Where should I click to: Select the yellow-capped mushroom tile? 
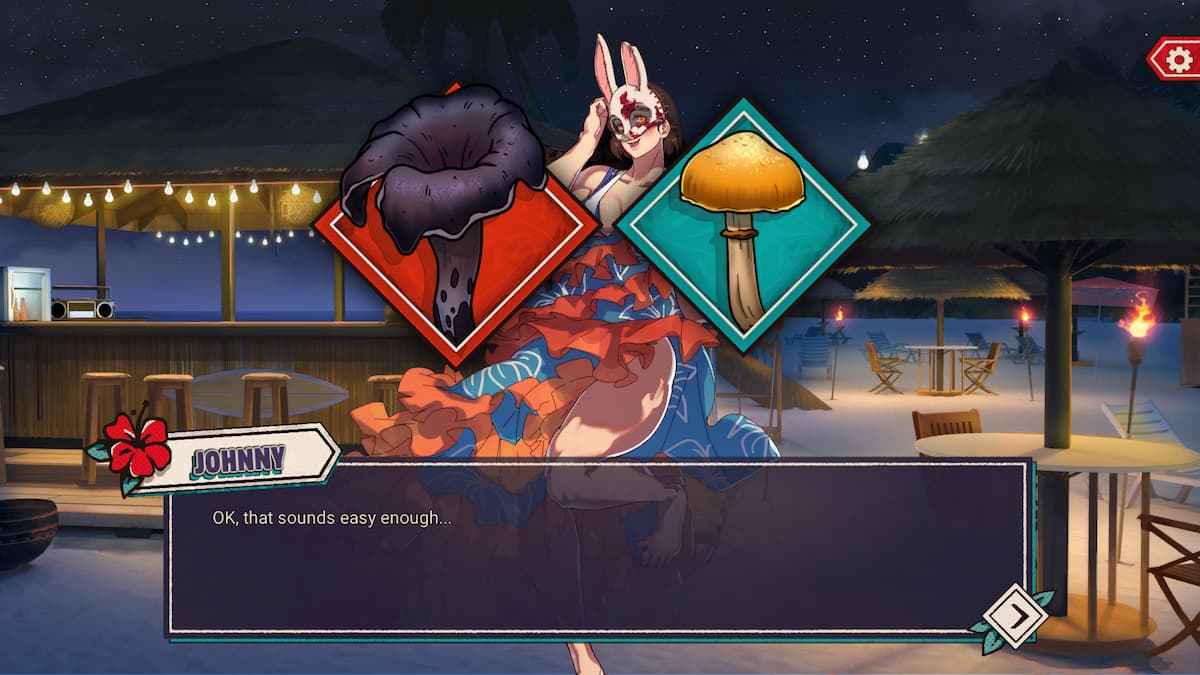(x=742, y=226)
